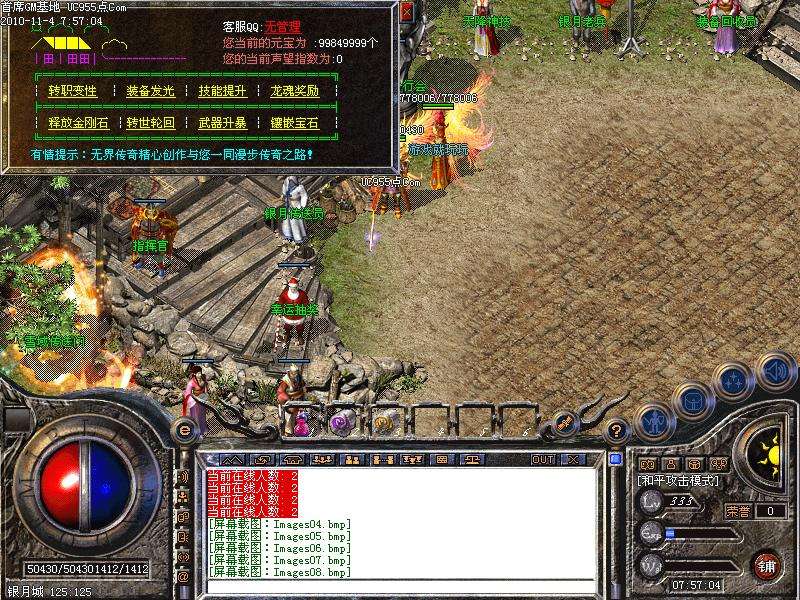This screenshot has height=600, width=800.
Task: Claim the 龙魂奖励 option
Action: coord(294,91)
